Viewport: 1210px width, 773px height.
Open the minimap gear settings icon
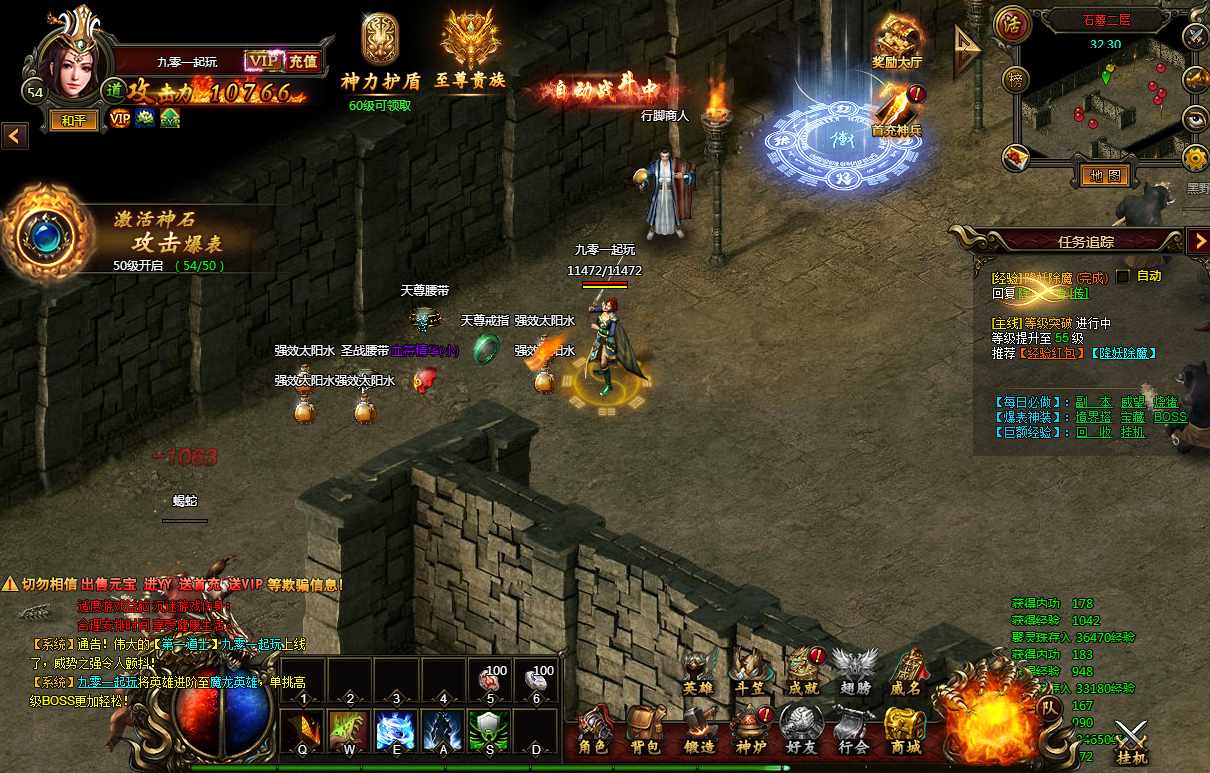tap(1194, 157)
